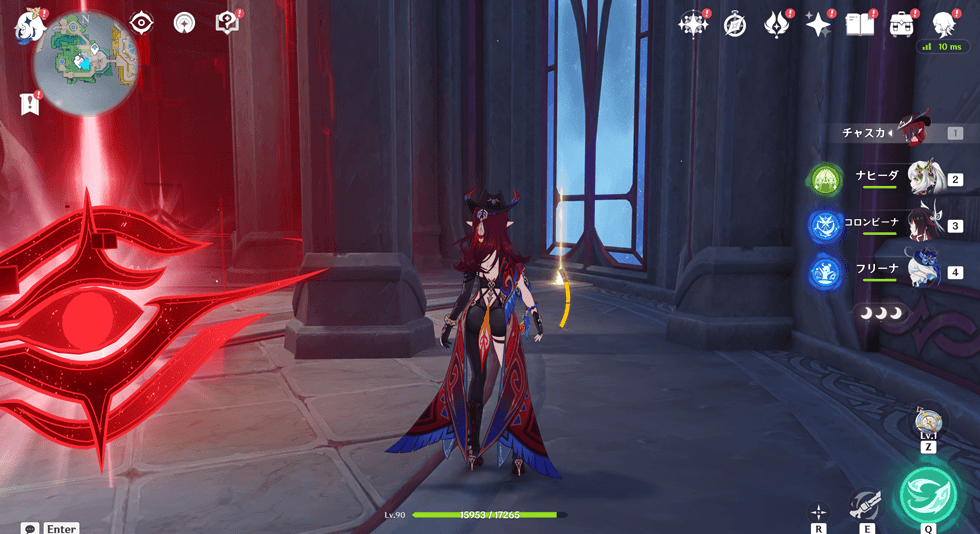Switch to party member コロンビーナ

[925, 224]
